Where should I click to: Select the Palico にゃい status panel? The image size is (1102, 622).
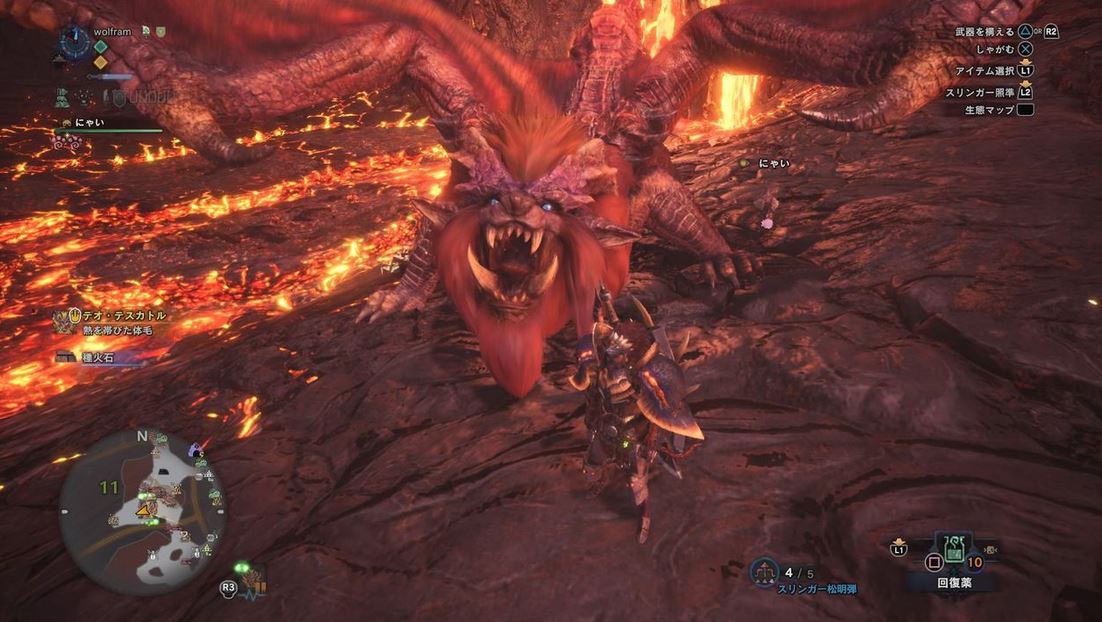108,127
